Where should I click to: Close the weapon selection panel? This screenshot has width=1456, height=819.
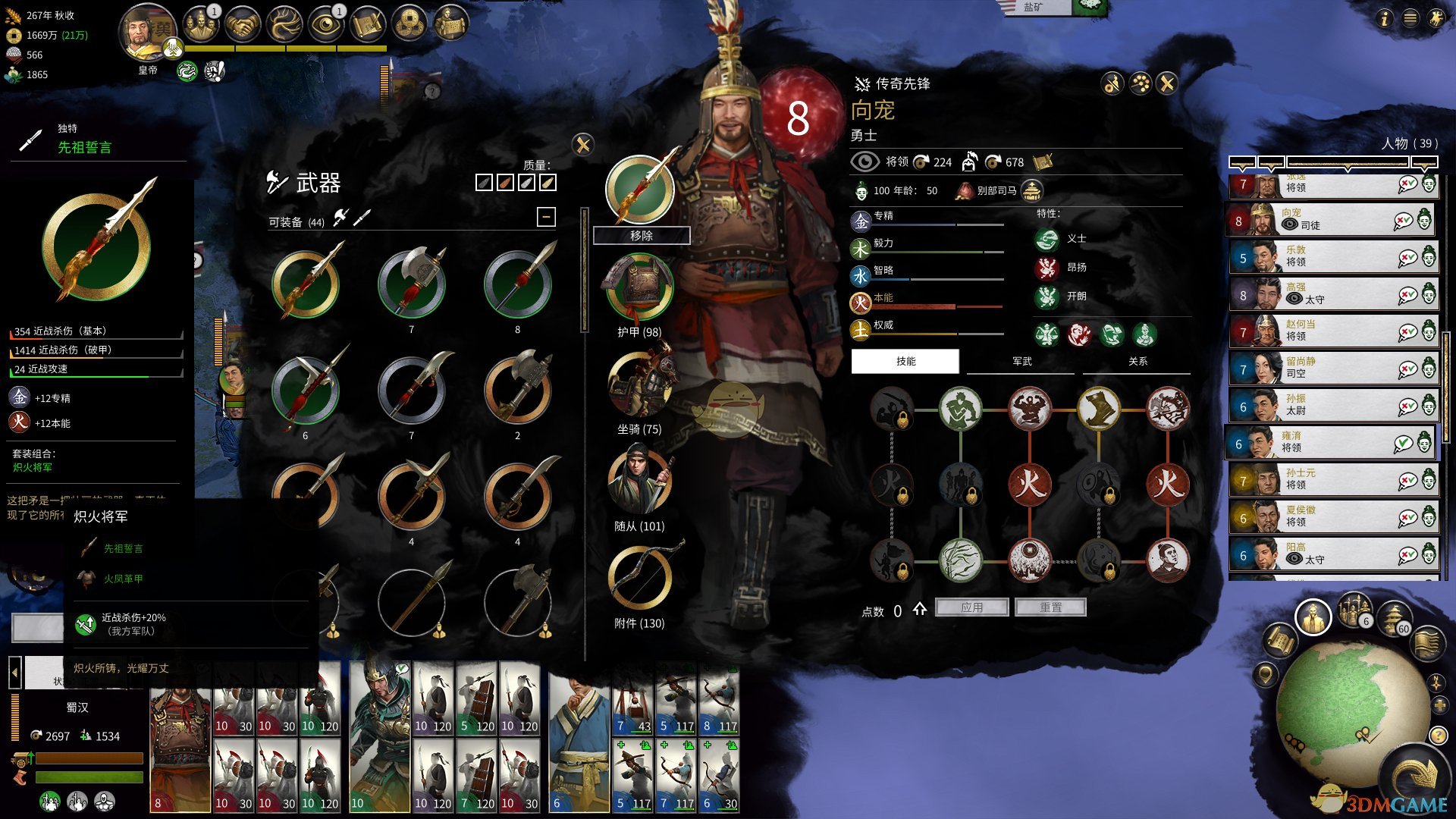click(582, 145)
